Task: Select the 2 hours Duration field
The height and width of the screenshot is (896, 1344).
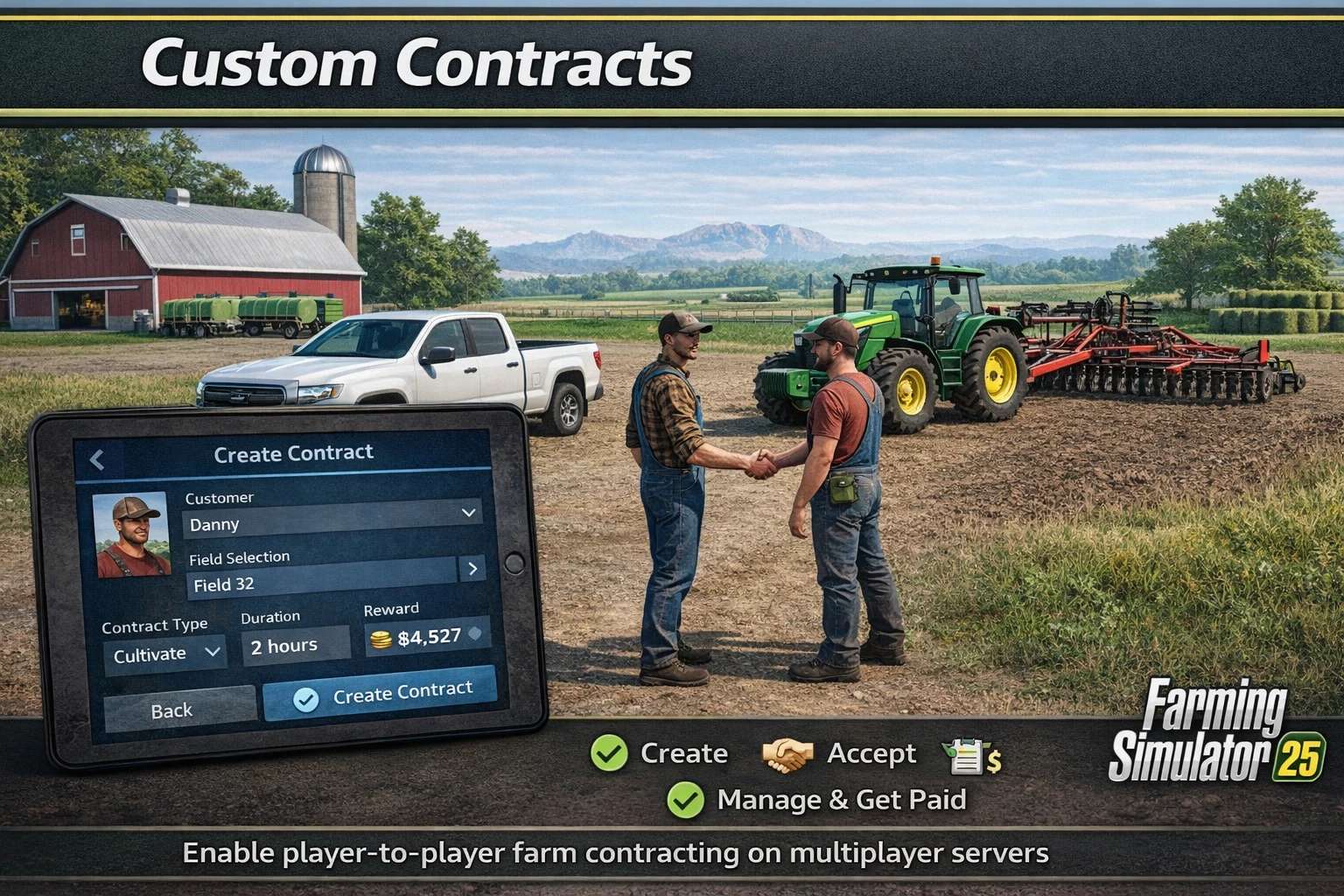Action: coord(296,647)
